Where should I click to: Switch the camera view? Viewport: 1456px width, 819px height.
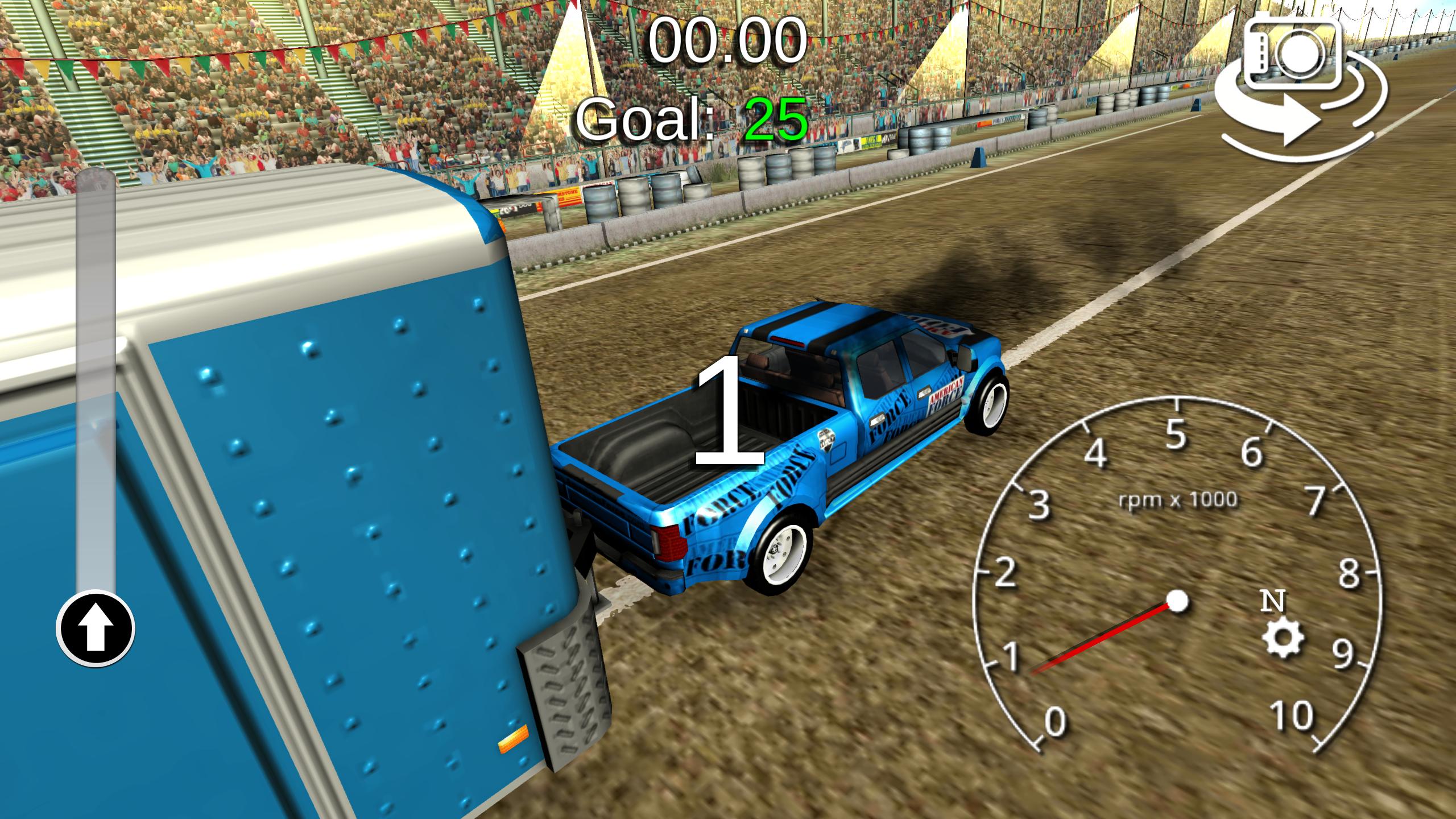tap(1300, 86)
